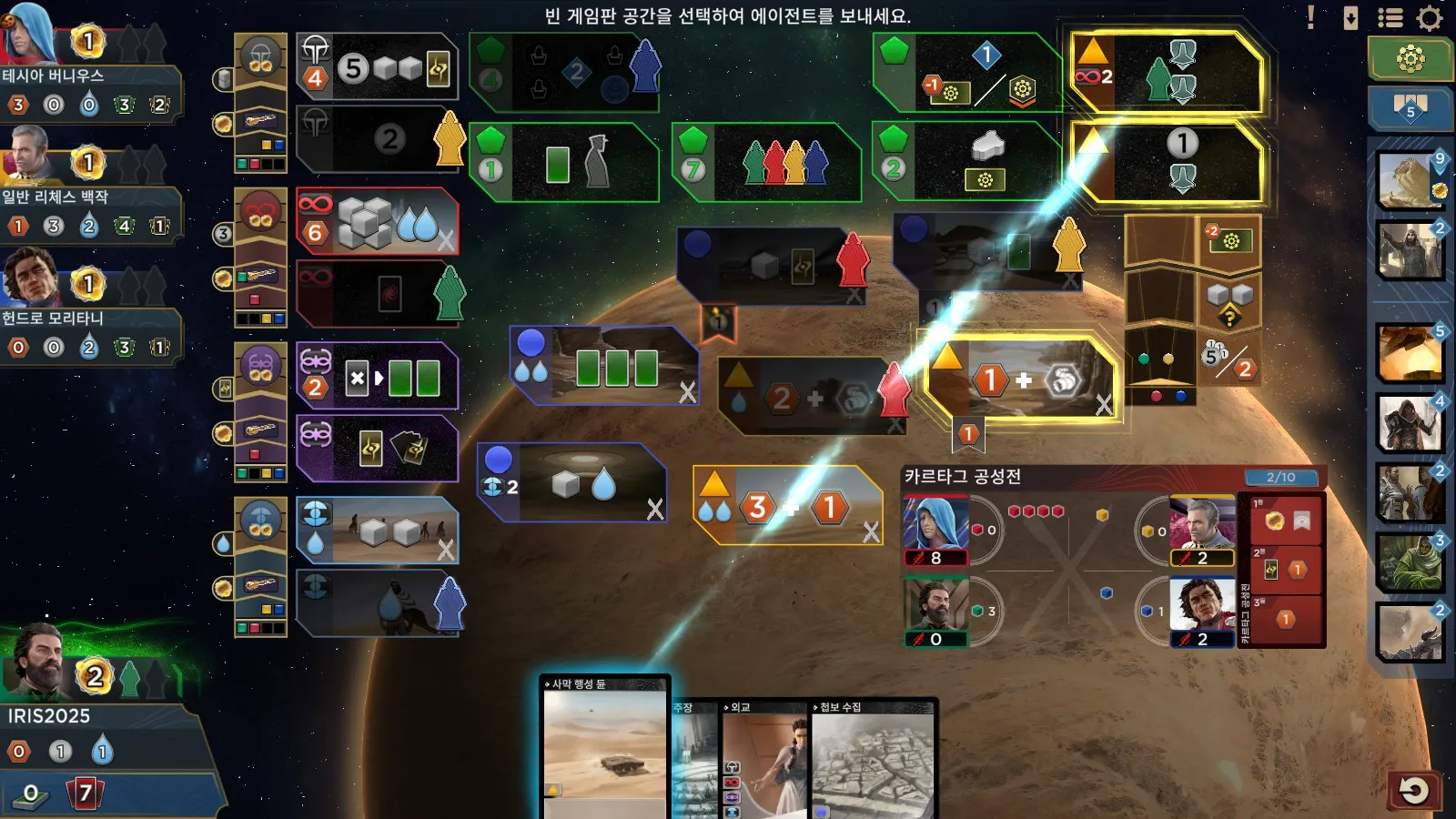This screenshot has width=1456, height=819.
Task: Select the 첩보 수집 card in hand
Action: (874, 760)
